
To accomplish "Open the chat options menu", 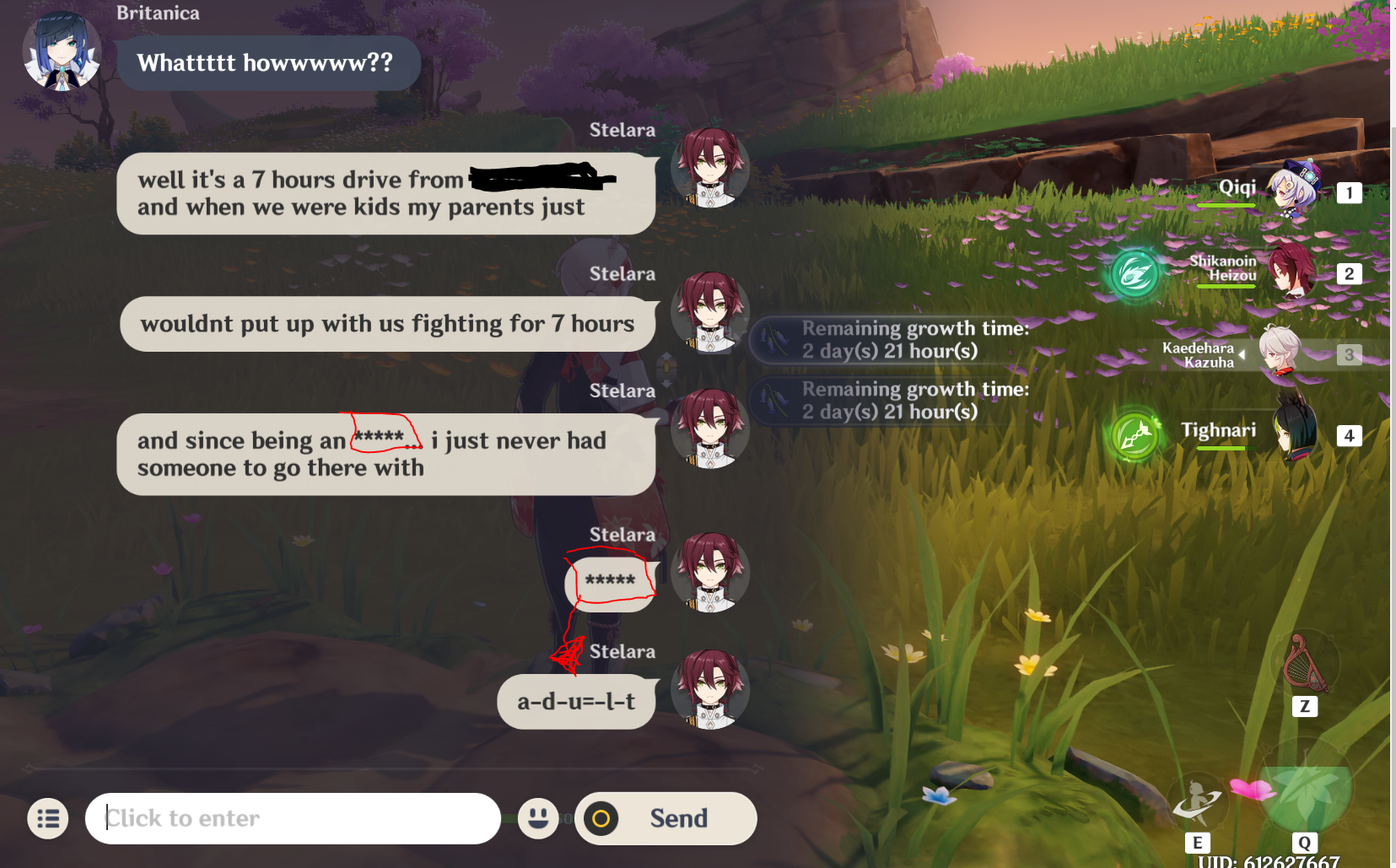I will point(48,818).
